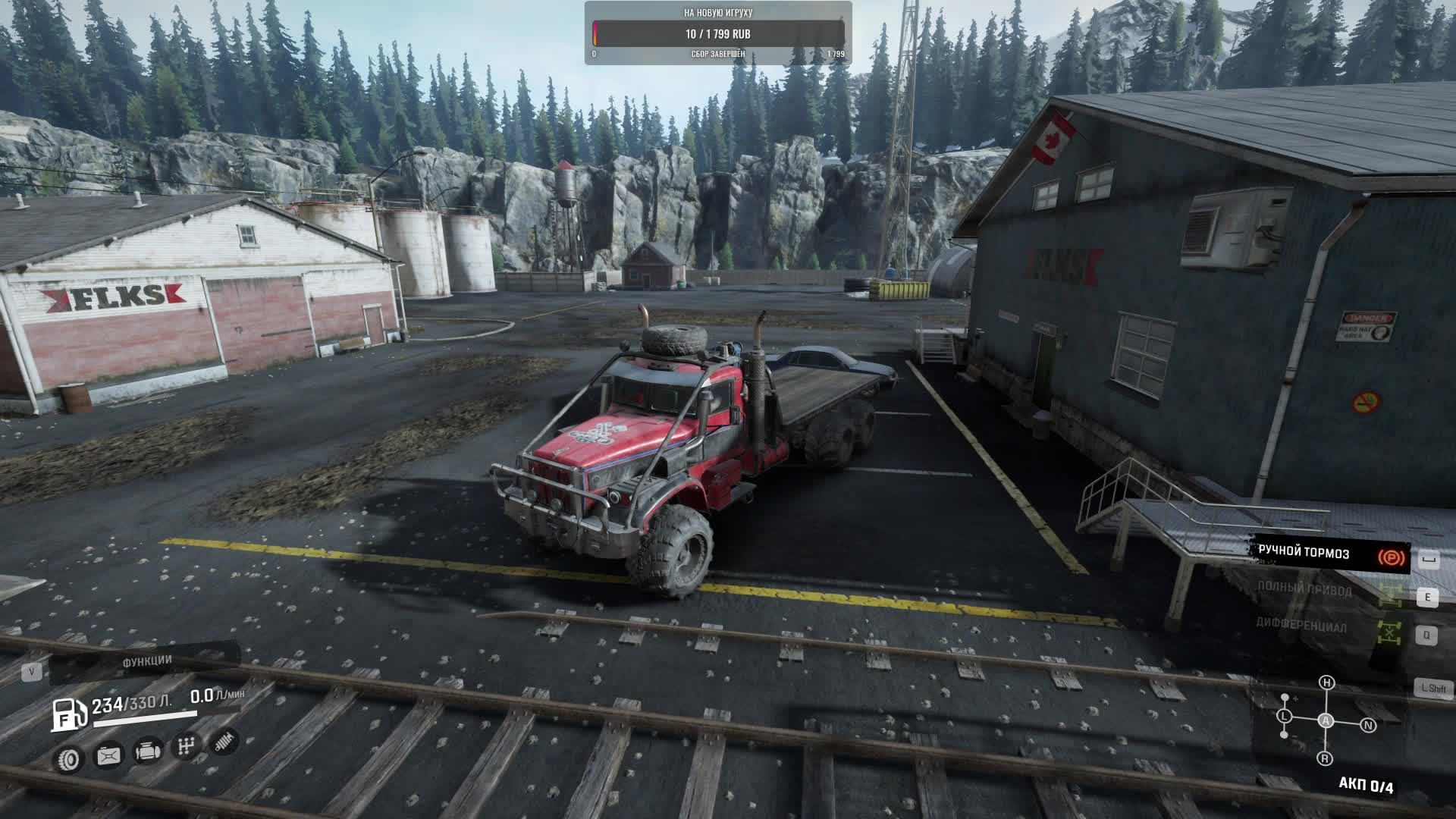Click the donation goal overlay bar

pyautogui.click(x=718, y=34)
